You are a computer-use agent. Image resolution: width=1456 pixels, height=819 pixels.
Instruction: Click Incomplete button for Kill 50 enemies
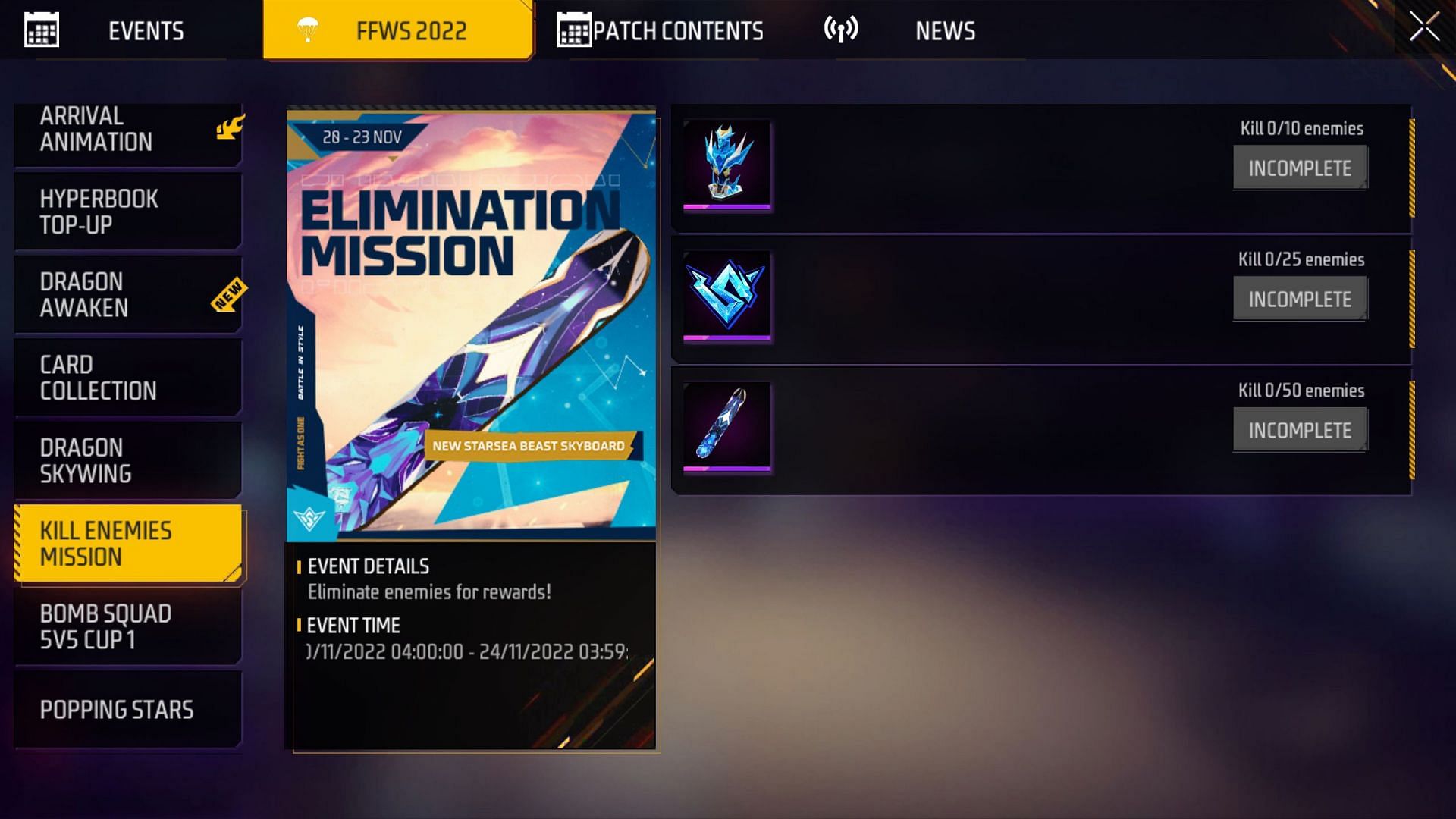[x=1300, y=430]
